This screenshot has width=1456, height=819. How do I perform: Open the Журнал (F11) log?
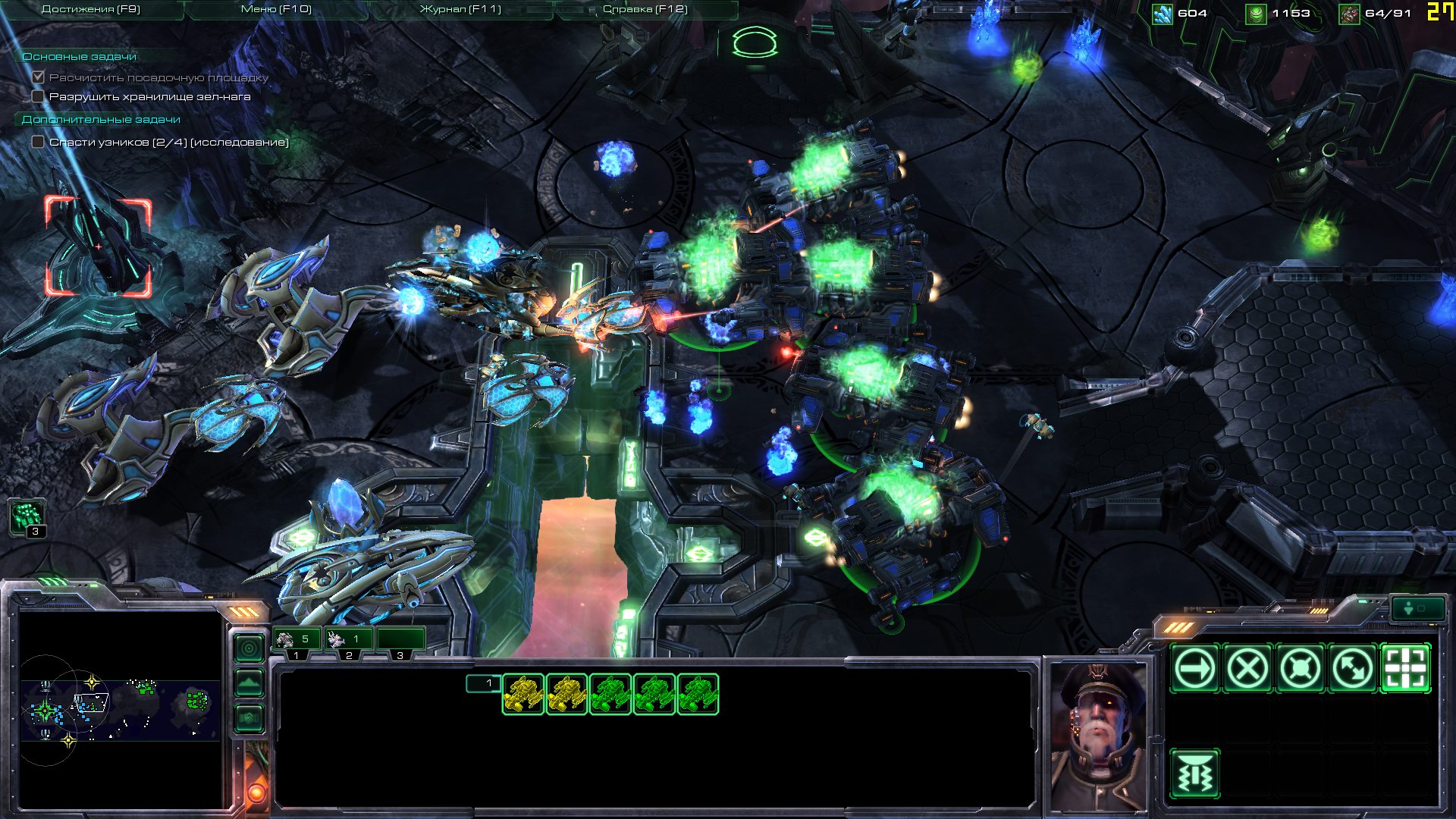[460, 10]
